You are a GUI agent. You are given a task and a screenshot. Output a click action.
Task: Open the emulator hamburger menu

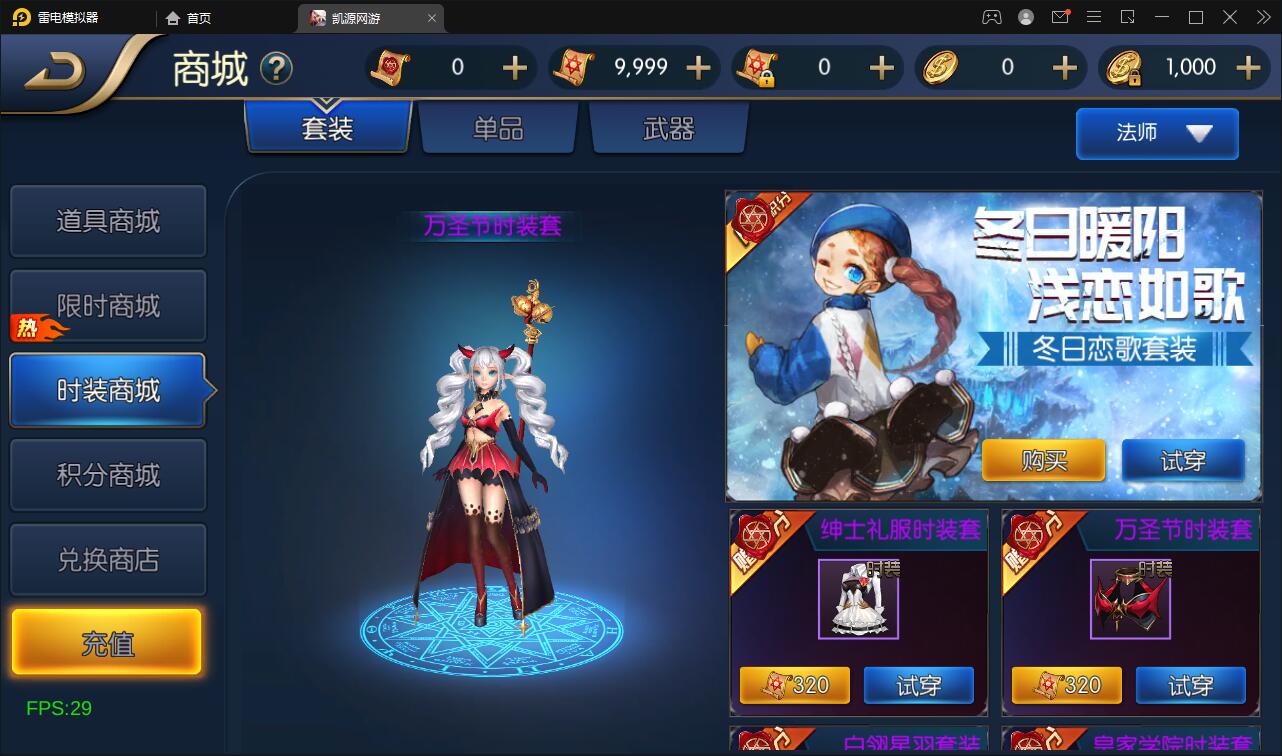coord(1094,16)
